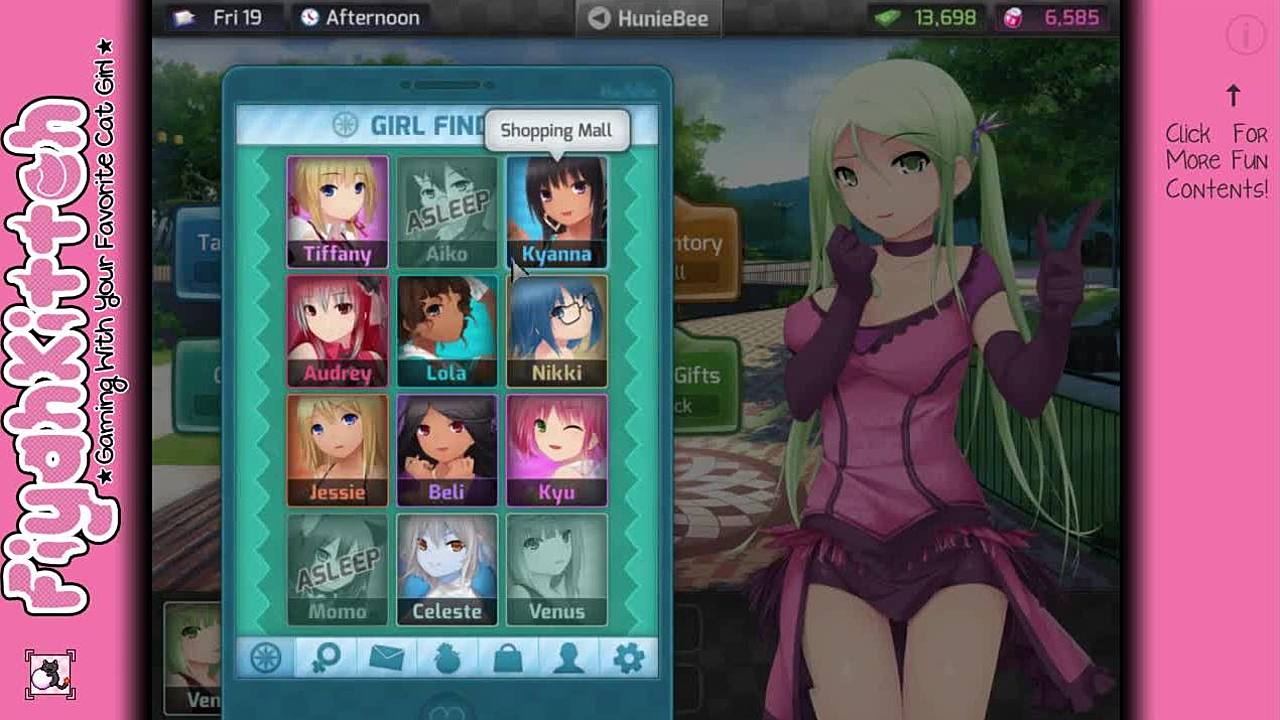The image size is (1280, 720).
Task: Select Celeste's portrait tile
Action: click(x=446, y=569)
